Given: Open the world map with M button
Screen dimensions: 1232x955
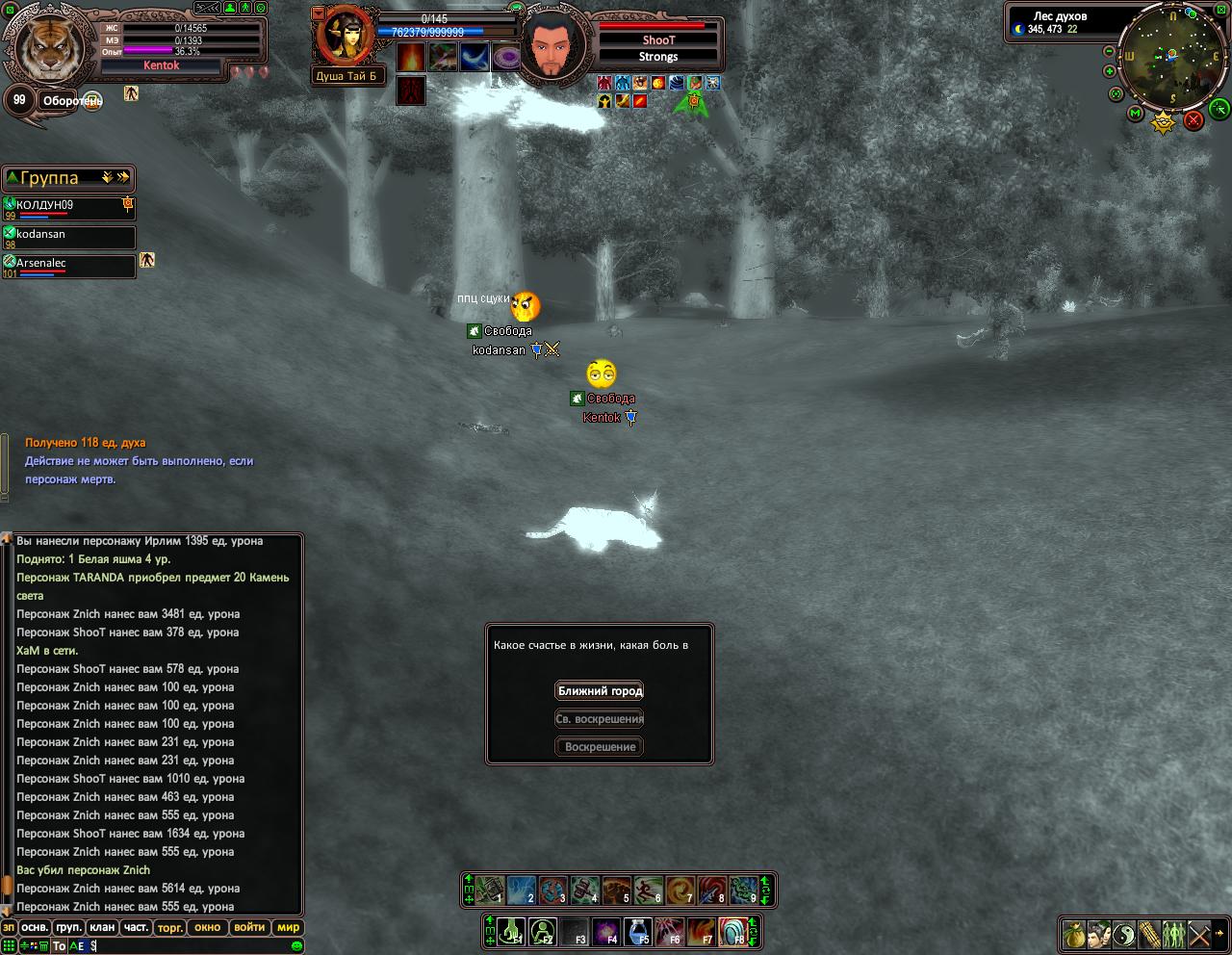Looking at the screenshot, I should (1136, 115).
